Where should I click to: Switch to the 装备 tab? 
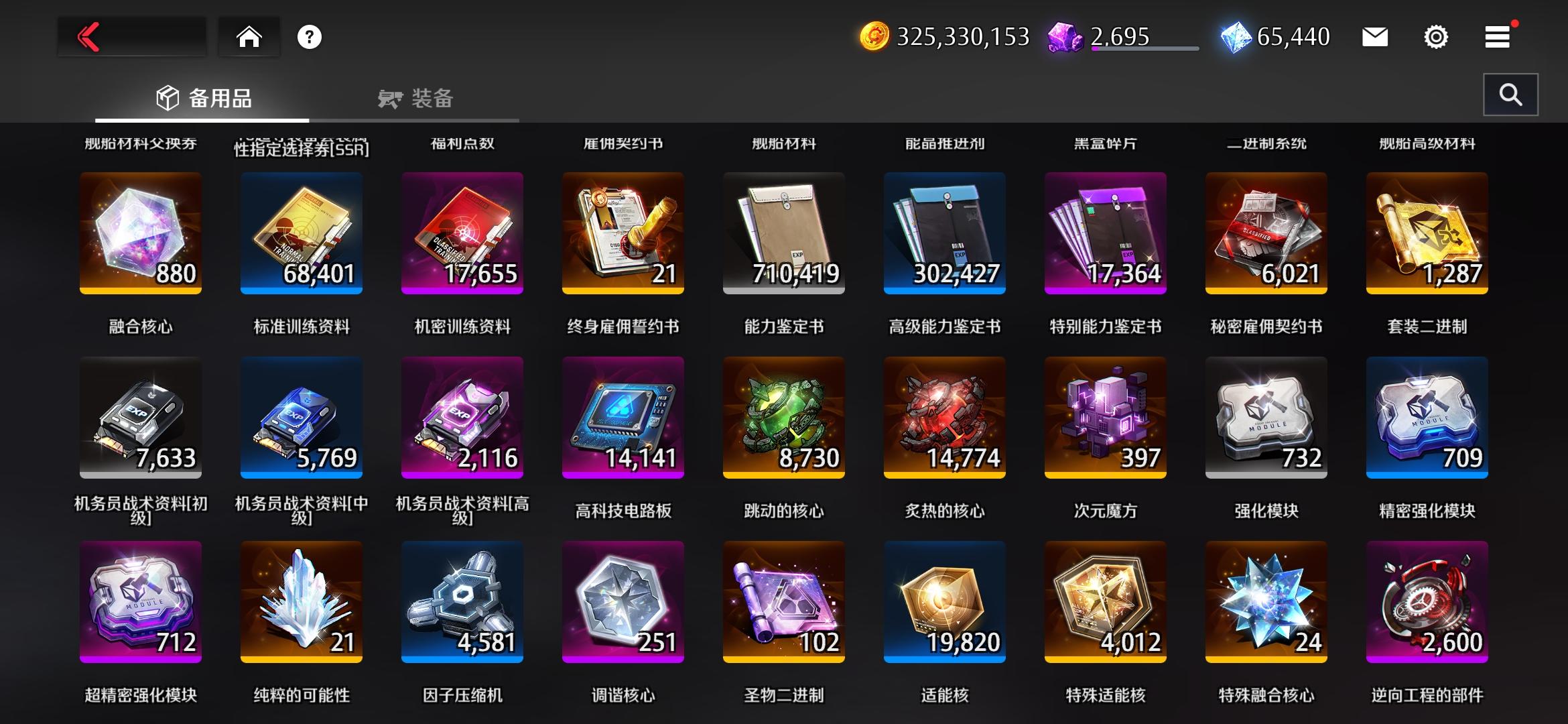click(415, 99)
